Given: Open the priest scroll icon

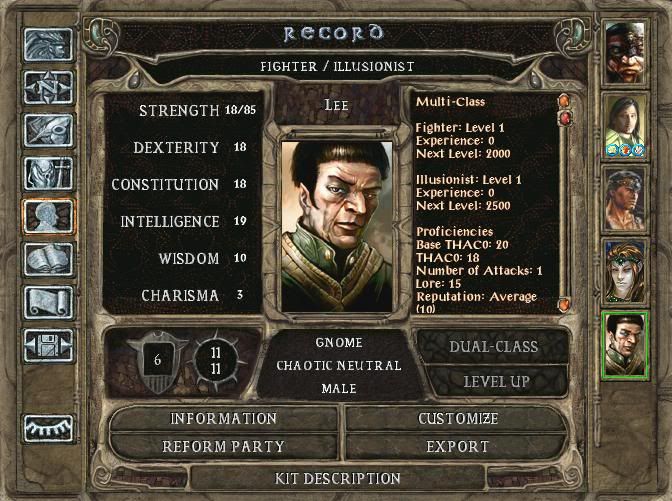Looking at the screenshot, I should 48,301.
